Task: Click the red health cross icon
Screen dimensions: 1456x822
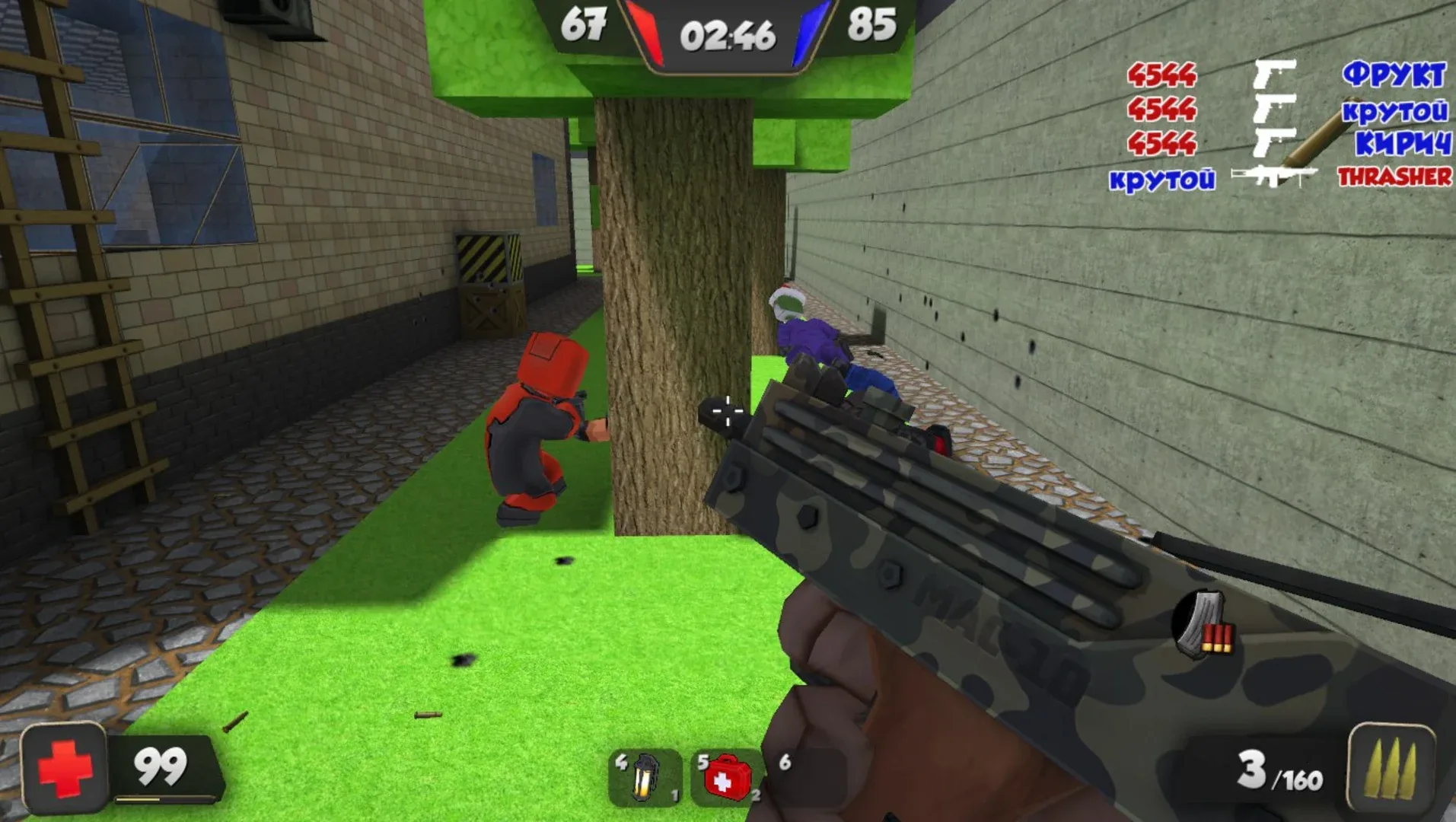Action: click(x=65, y=769)
